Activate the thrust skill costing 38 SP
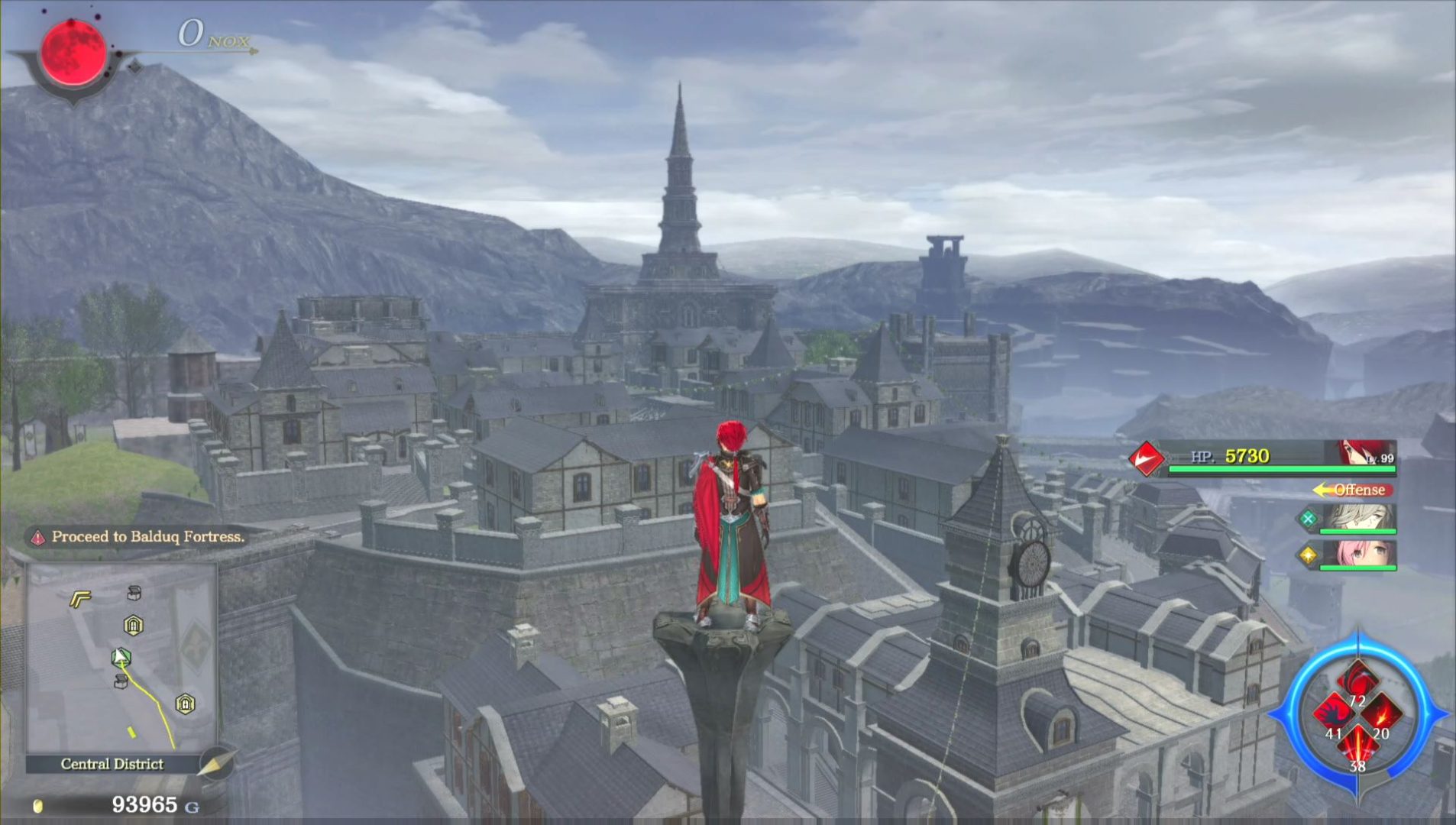Viewport: 1456px width, 825px height. coord(1357,745)
